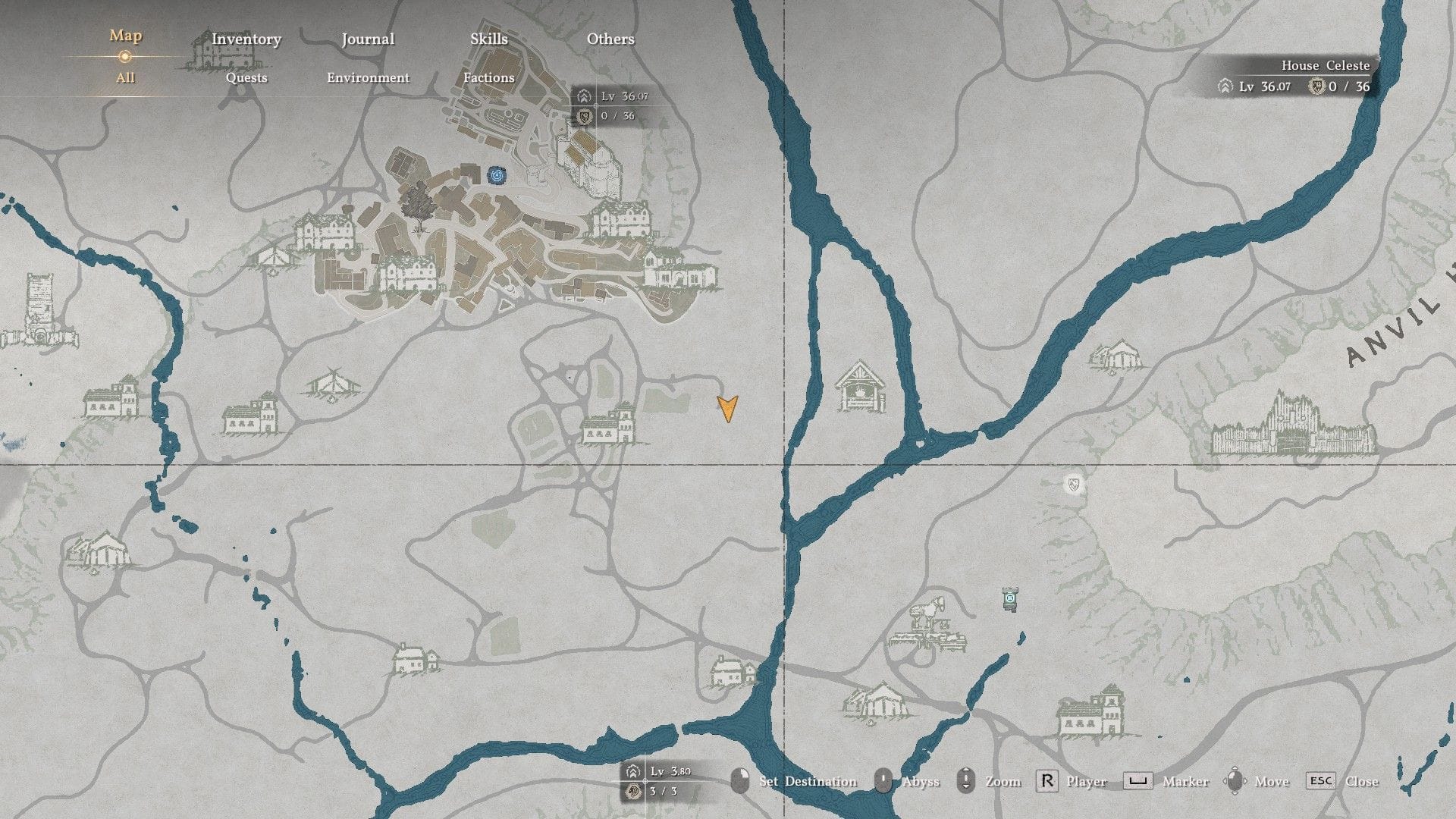1456x819 pixels.
Task: Switch to the Factions map filter
Action: (x=488, y=77)
